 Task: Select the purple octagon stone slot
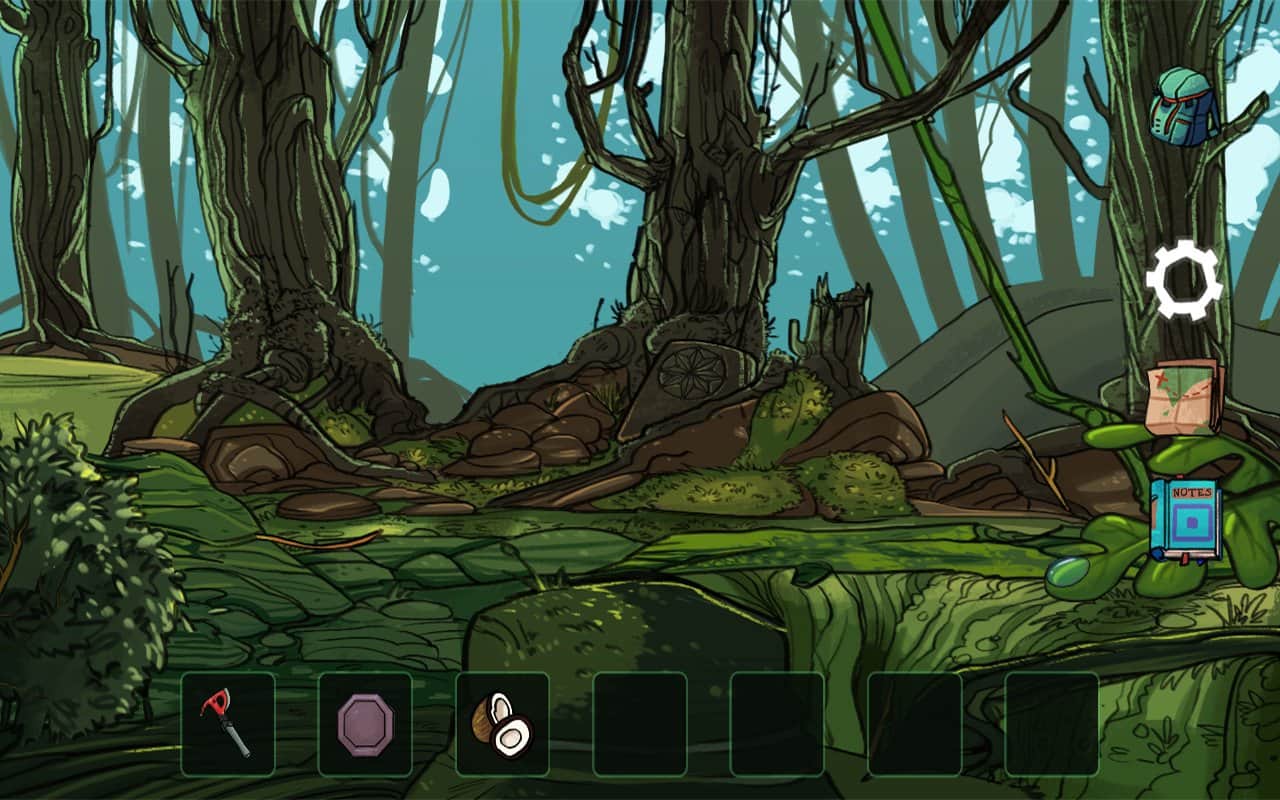(365, 724)
